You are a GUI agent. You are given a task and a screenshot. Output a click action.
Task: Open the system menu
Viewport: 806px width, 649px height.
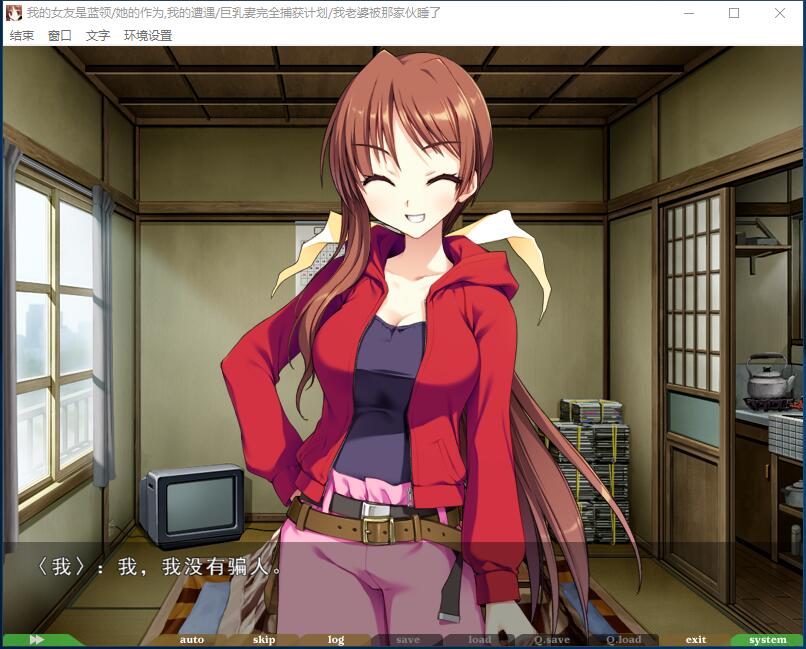[x=768, y=640]
